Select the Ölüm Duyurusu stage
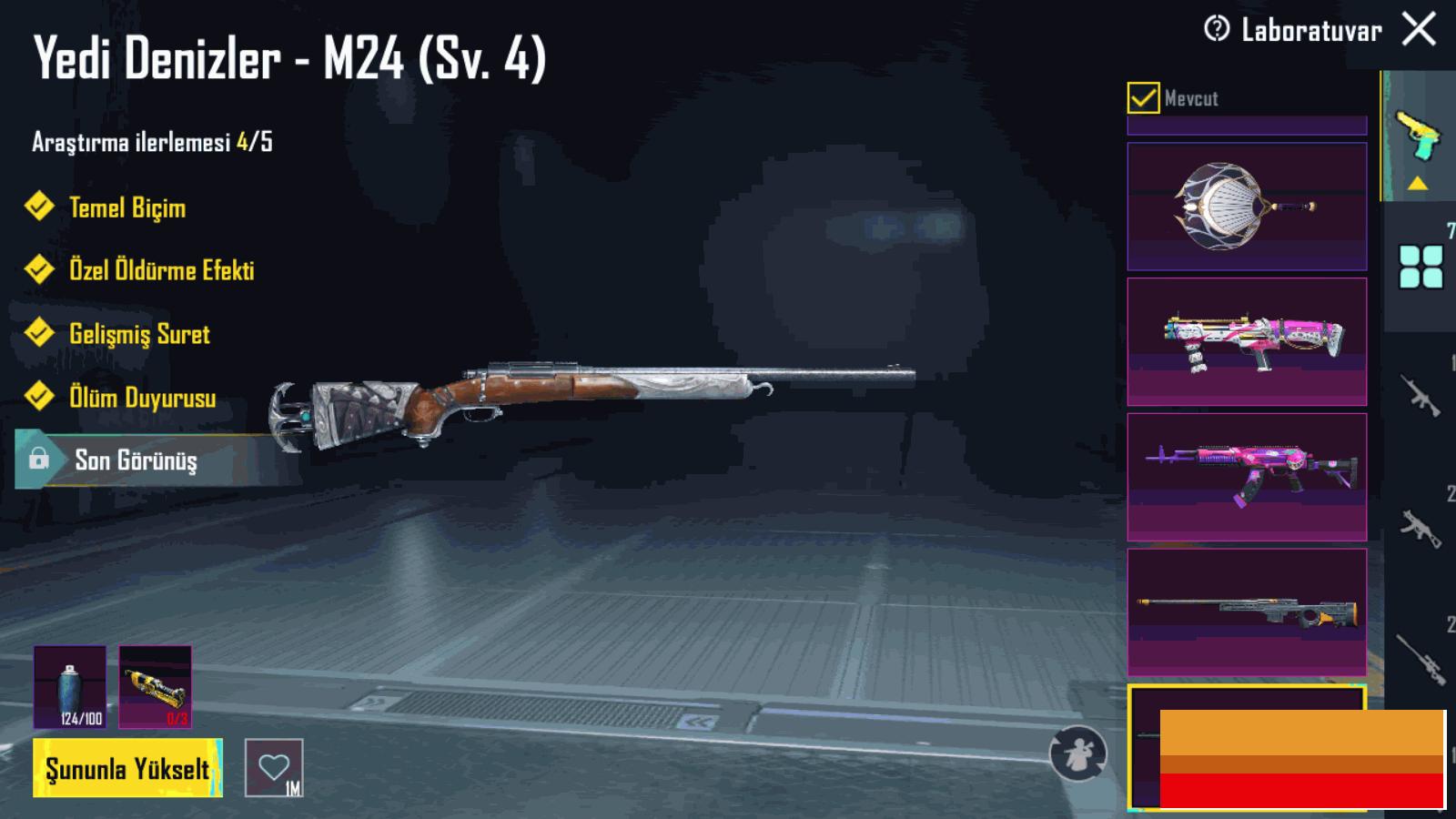 (x=142, y=398)
